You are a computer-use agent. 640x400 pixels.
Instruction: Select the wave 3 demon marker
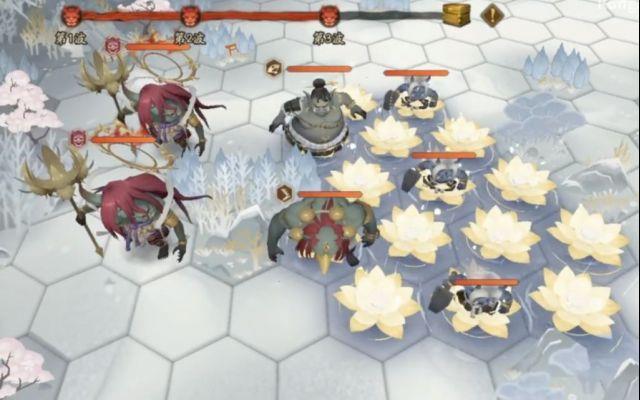click(329, 16)
